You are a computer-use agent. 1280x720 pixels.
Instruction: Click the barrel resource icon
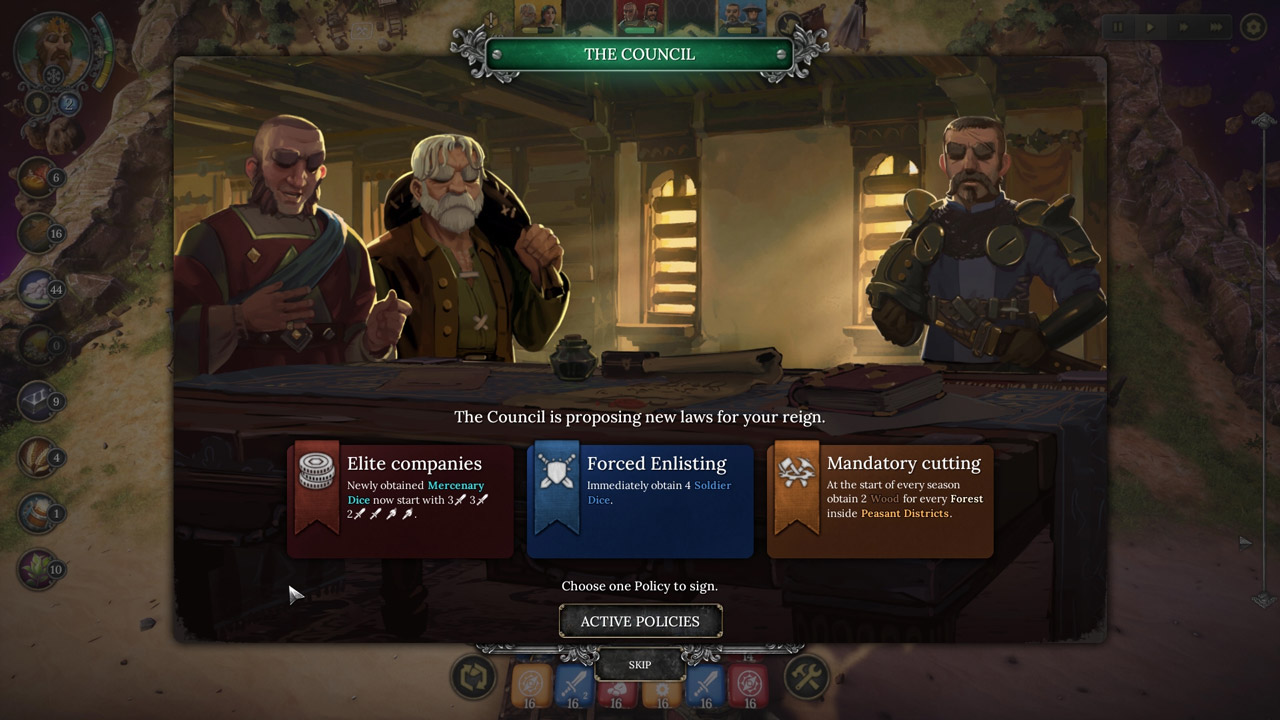[x=38, y=513]
